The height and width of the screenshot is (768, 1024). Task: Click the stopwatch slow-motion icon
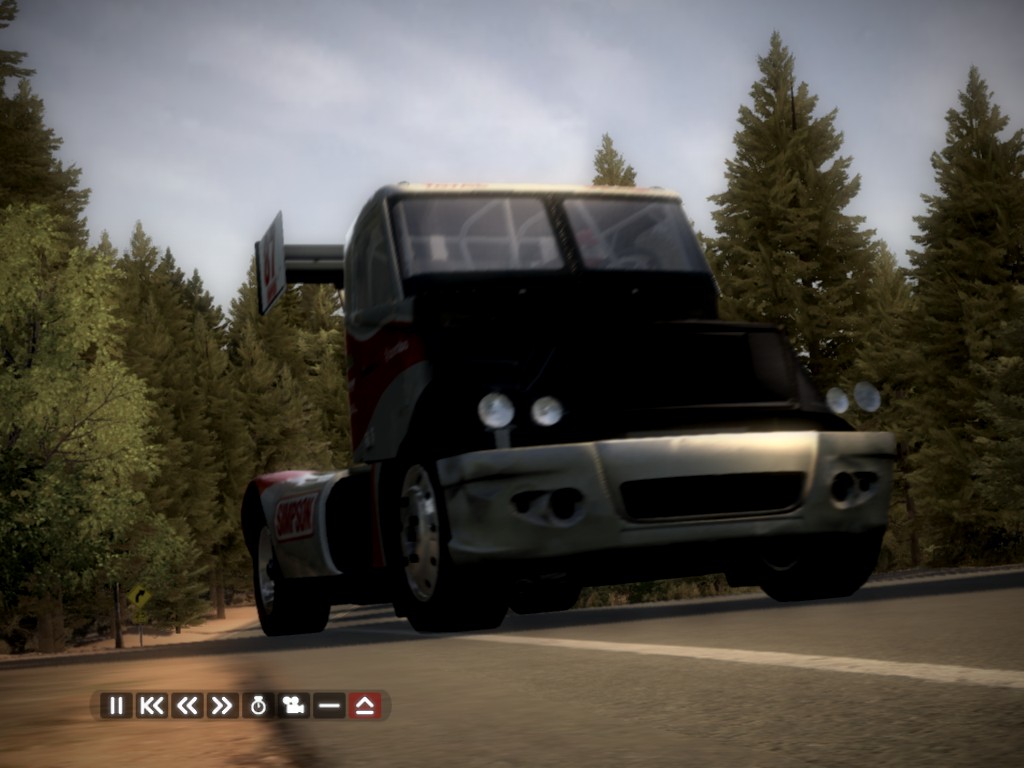258,705
